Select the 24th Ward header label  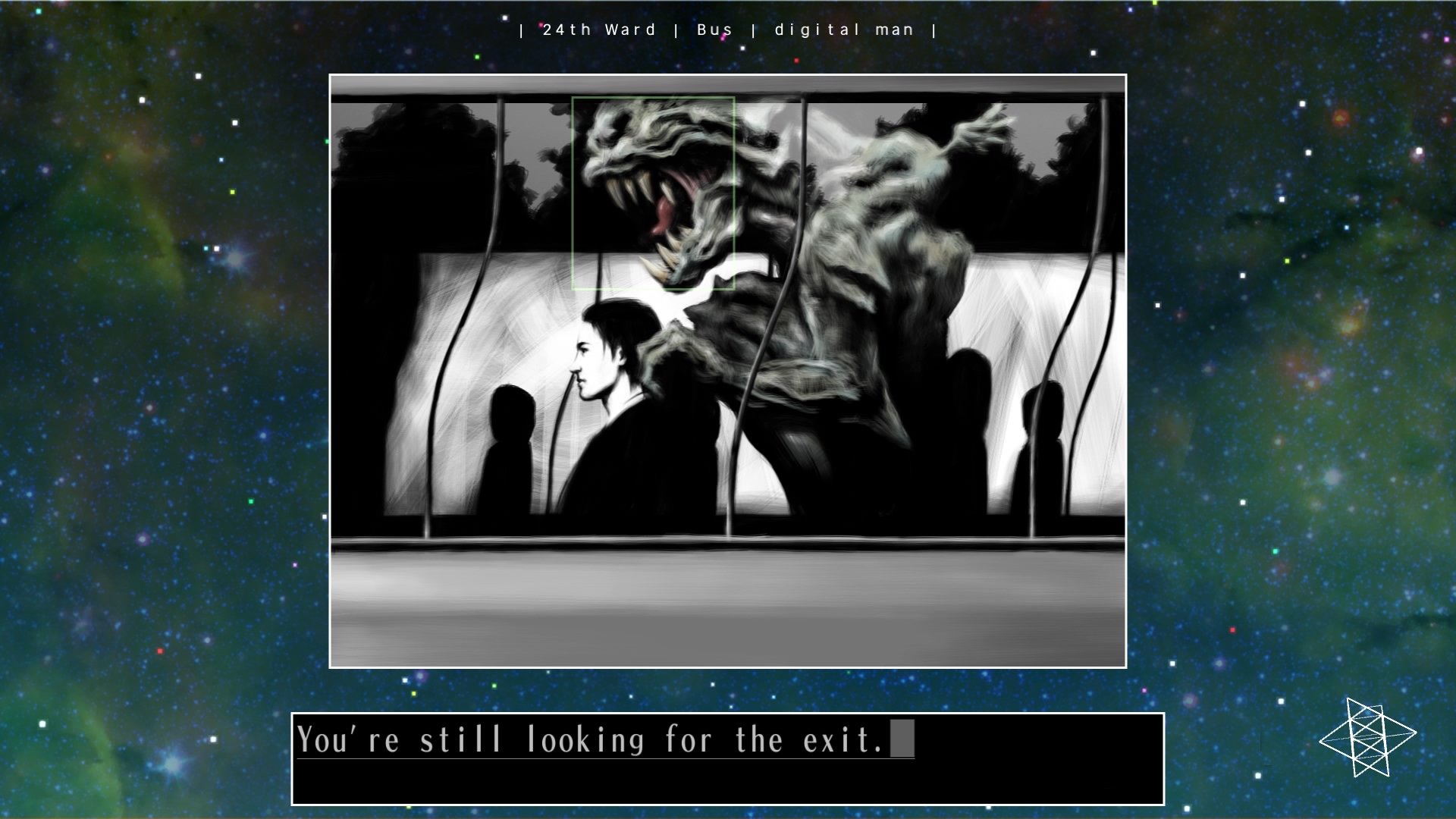click(598, 30)
